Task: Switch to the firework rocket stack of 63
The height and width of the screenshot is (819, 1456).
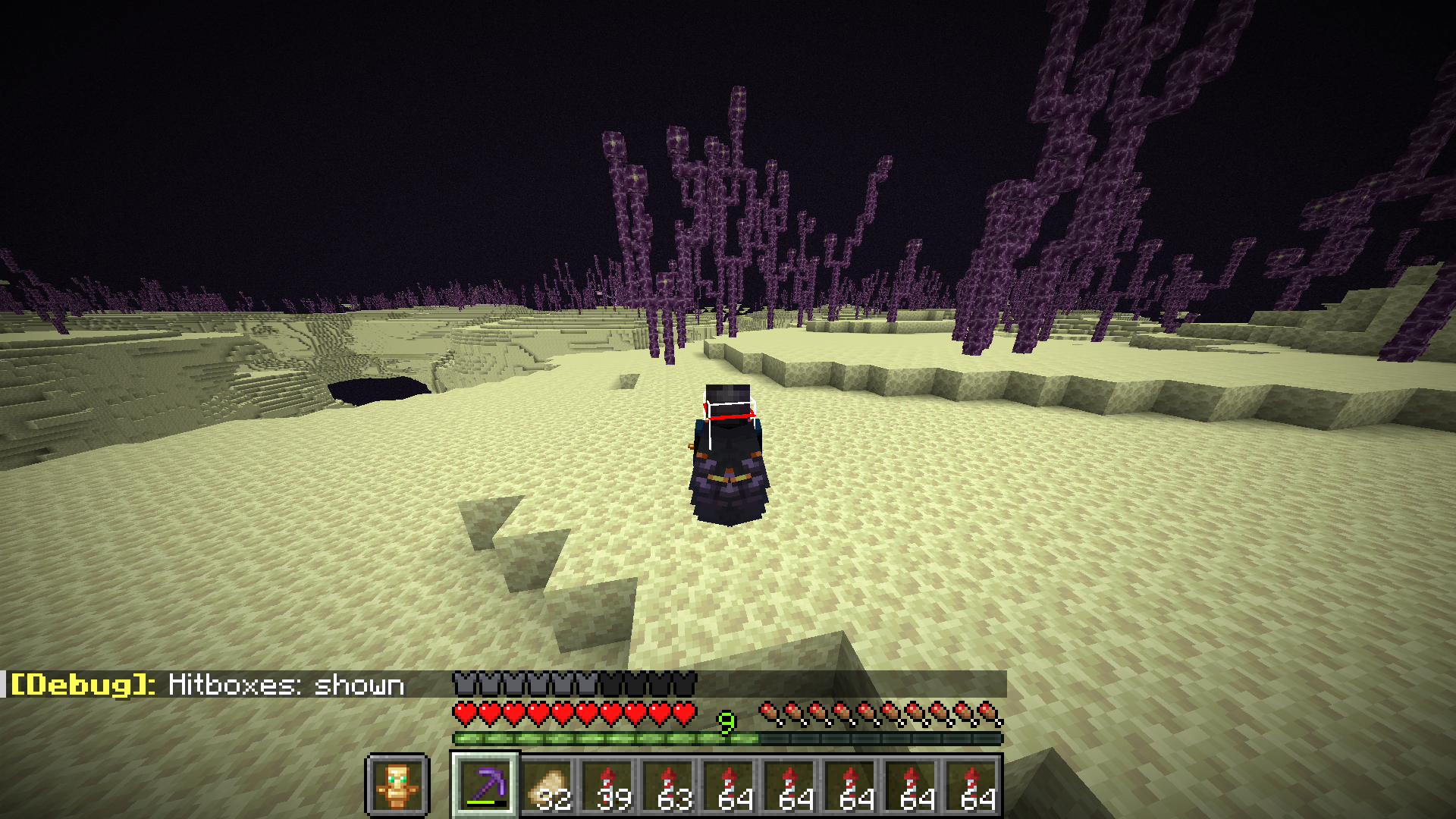Action: pos(669,786)
